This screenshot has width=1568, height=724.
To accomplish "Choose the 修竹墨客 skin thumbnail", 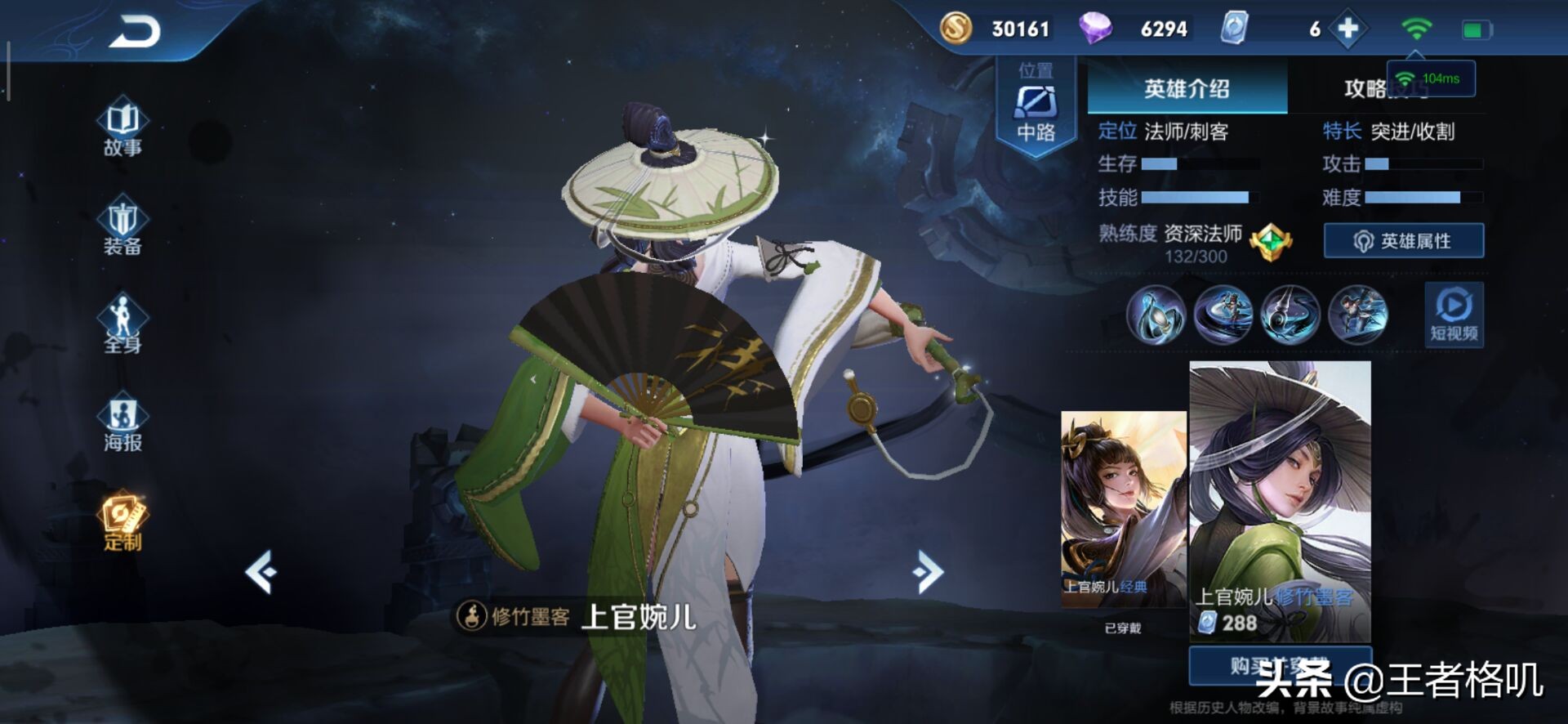I will (1280, 500).
